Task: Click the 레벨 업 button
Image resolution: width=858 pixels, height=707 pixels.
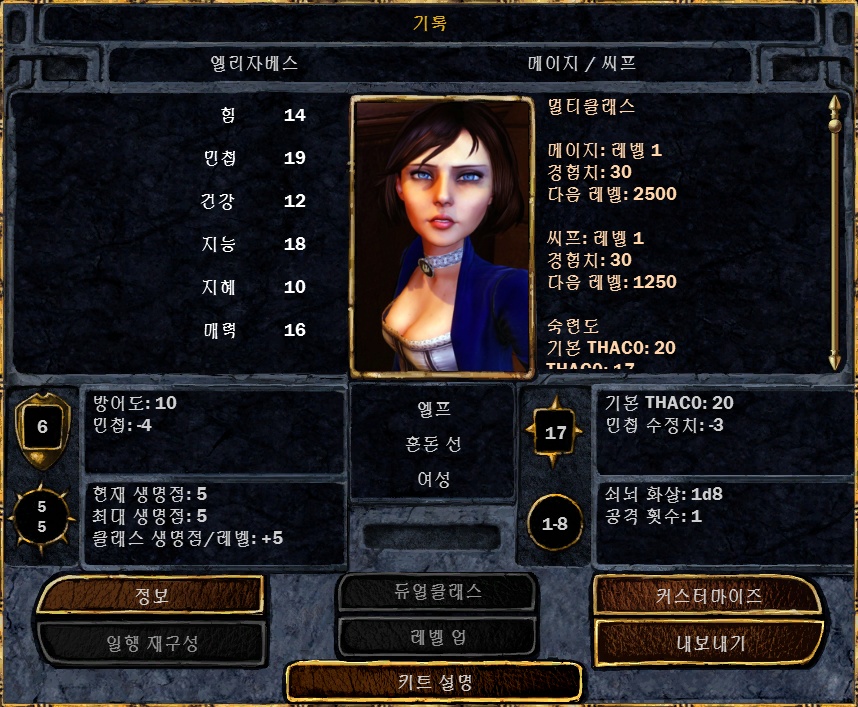Action: pos(436,636)
